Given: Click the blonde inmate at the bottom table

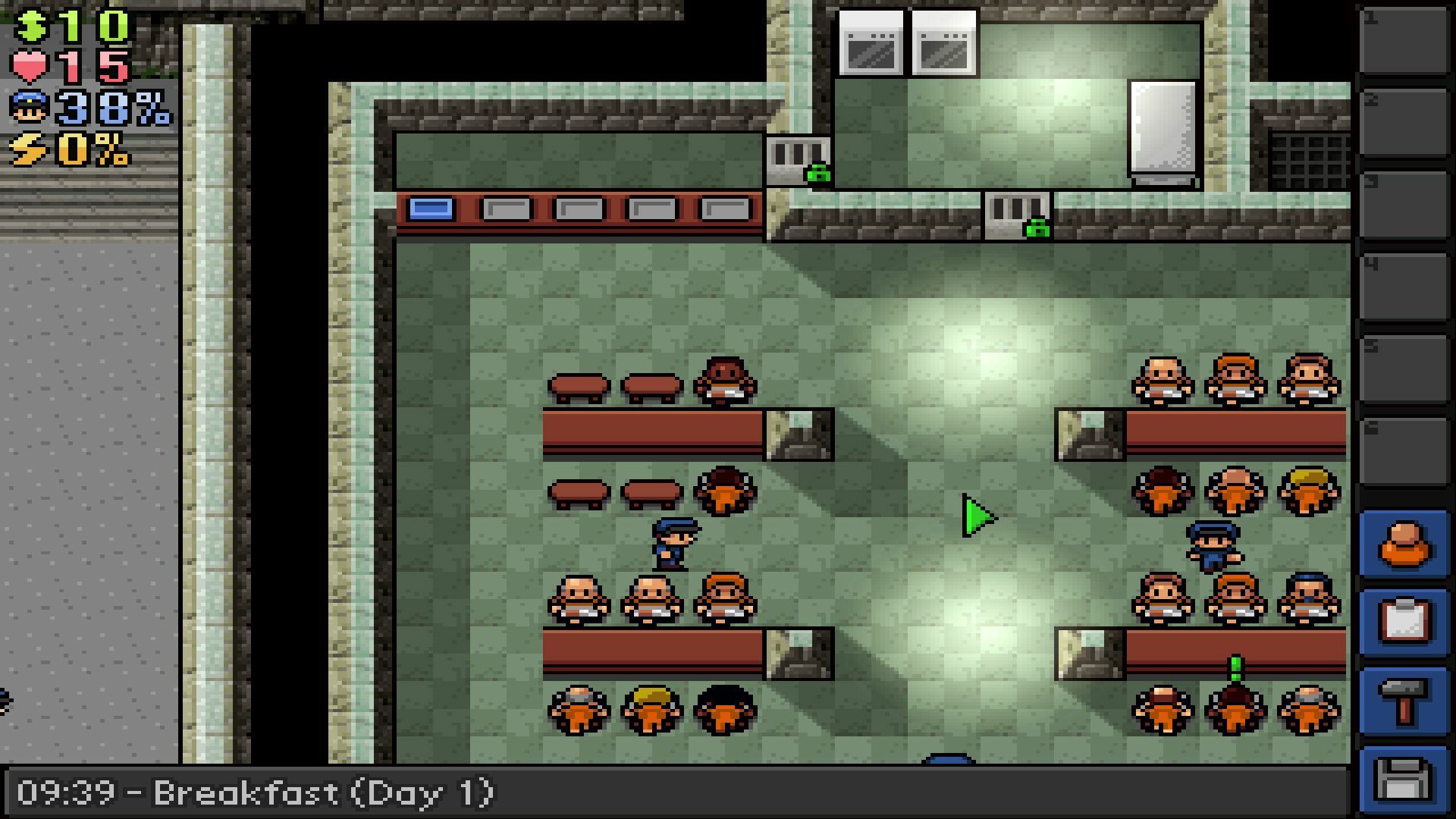Looking at the screenshot, I should click(x=651, y=709).
